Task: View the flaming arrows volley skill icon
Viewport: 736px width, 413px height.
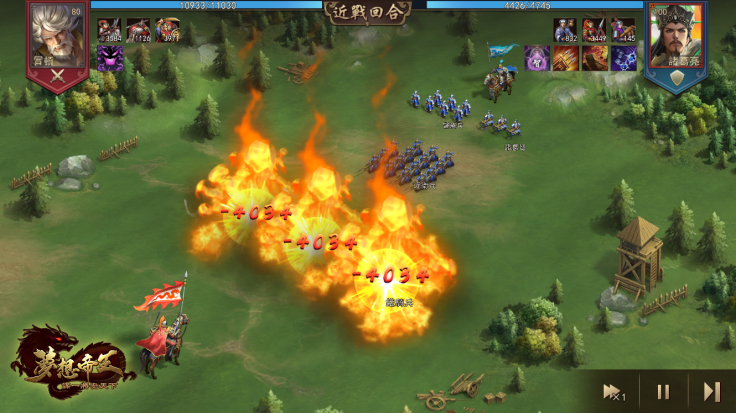Action: pyautogui.click(x=566, y=58)
